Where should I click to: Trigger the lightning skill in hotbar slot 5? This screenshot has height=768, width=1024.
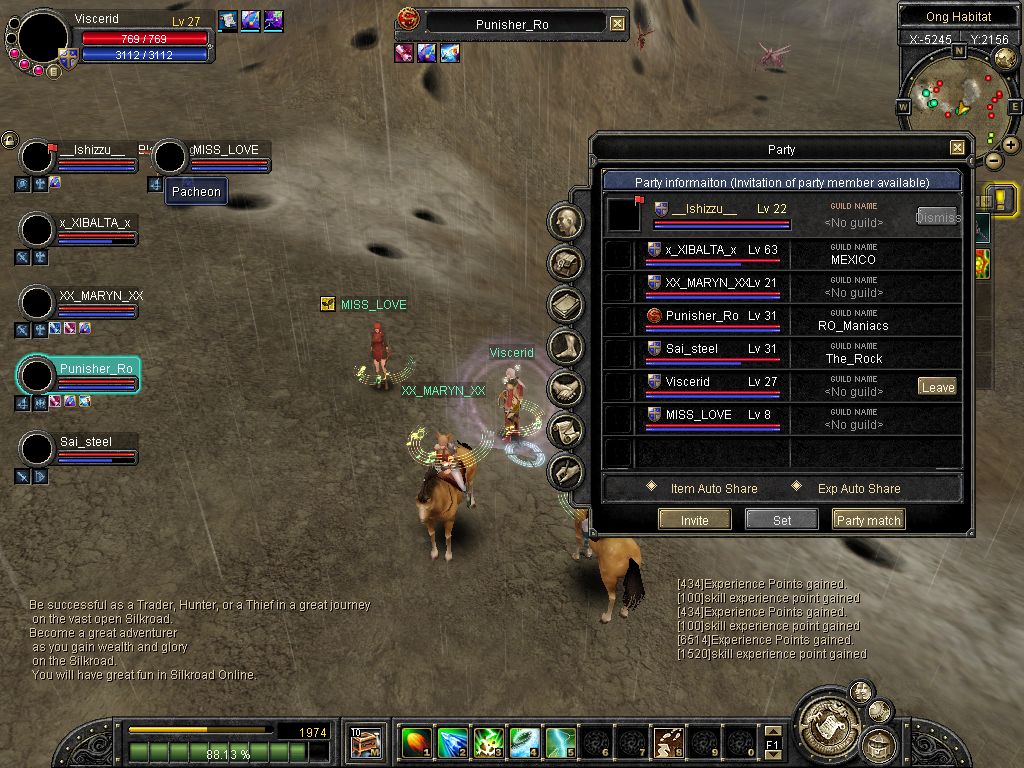(560, 742)
